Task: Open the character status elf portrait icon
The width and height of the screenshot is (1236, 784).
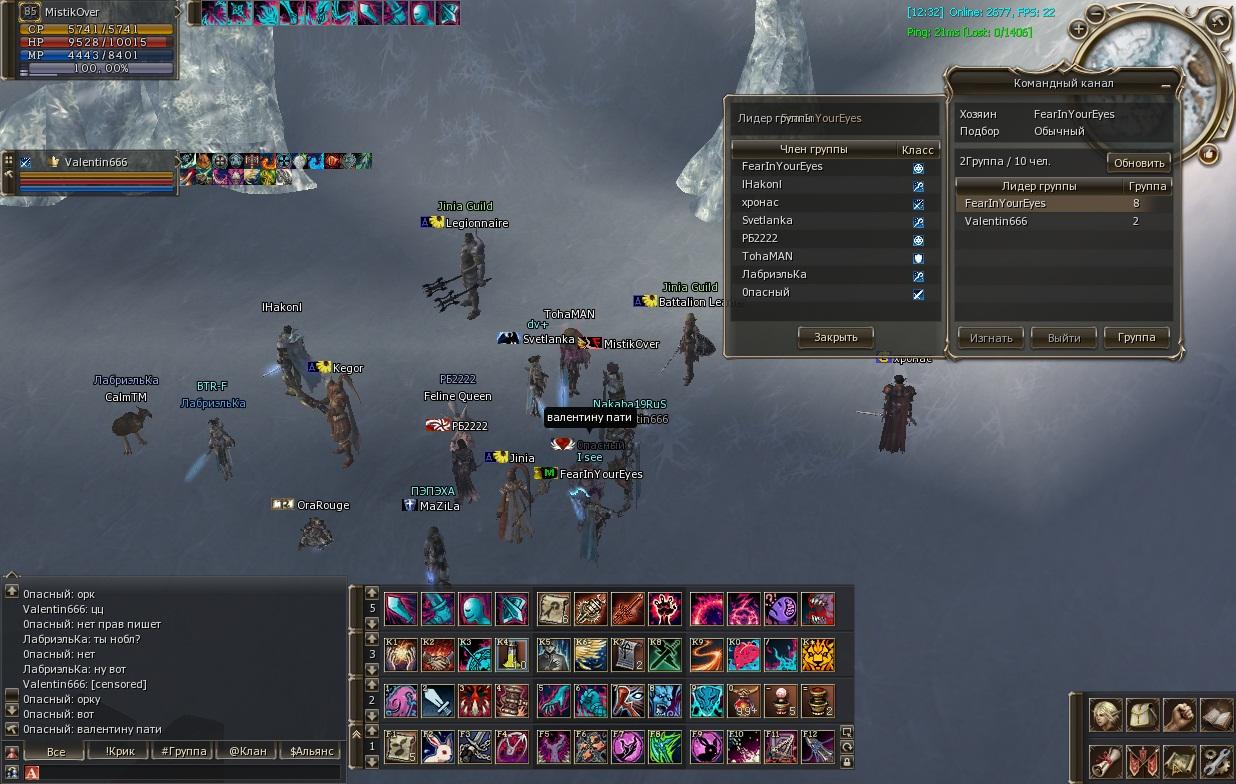Action: pyautogui.click(x=1106, y=715)
